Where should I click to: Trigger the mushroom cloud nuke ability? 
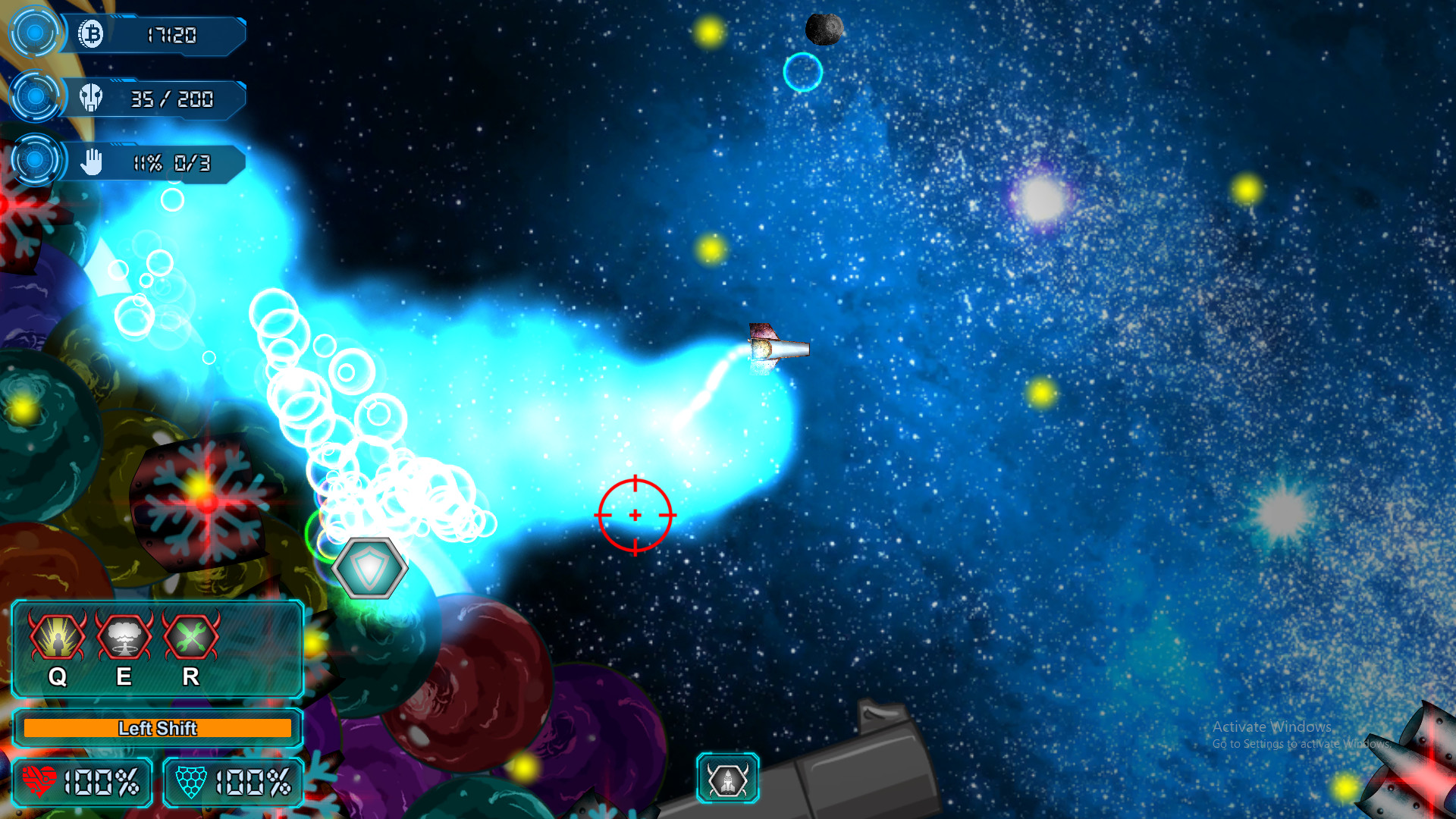click(124, 637)
